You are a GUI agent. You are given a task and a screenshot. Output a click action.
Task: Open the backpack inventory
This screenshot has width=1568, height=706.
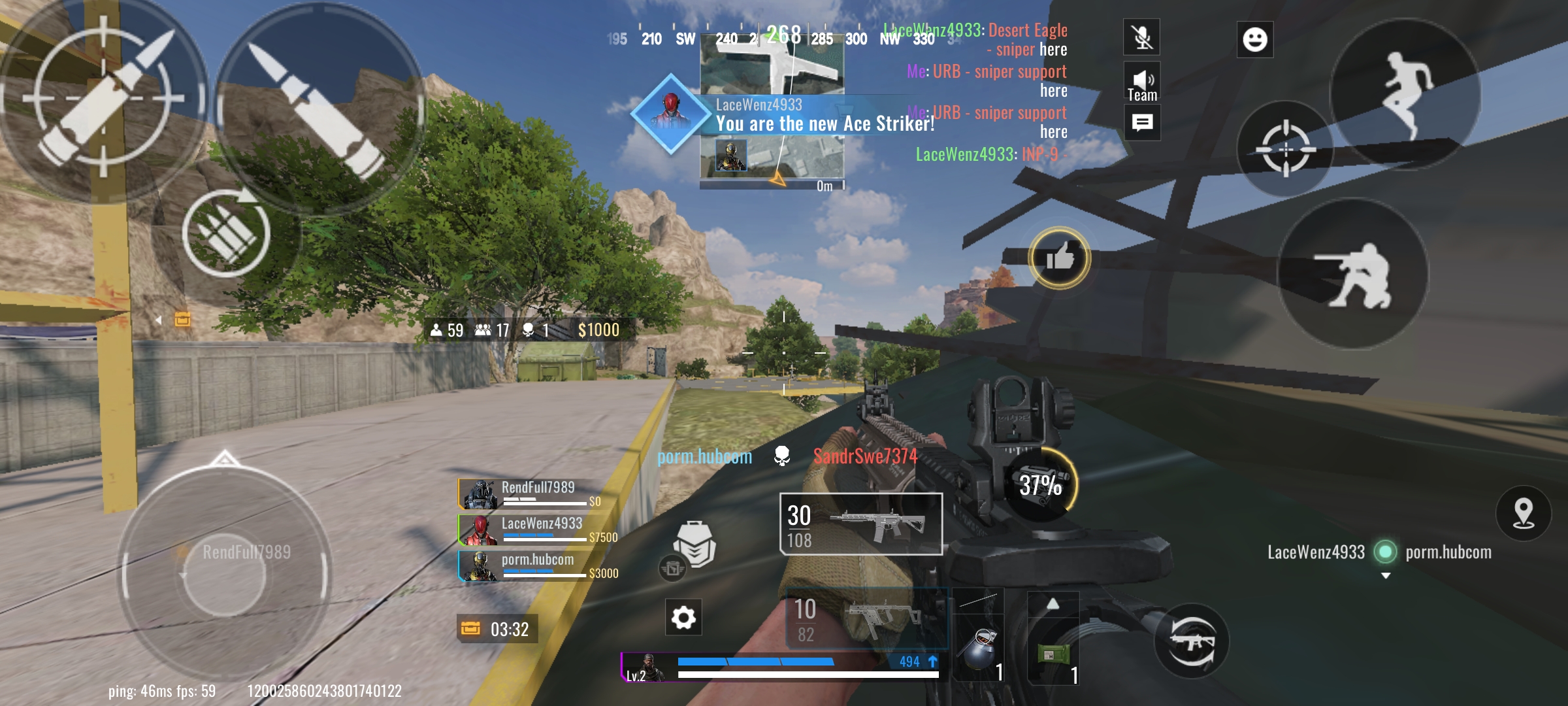click(x=694, y=544)
